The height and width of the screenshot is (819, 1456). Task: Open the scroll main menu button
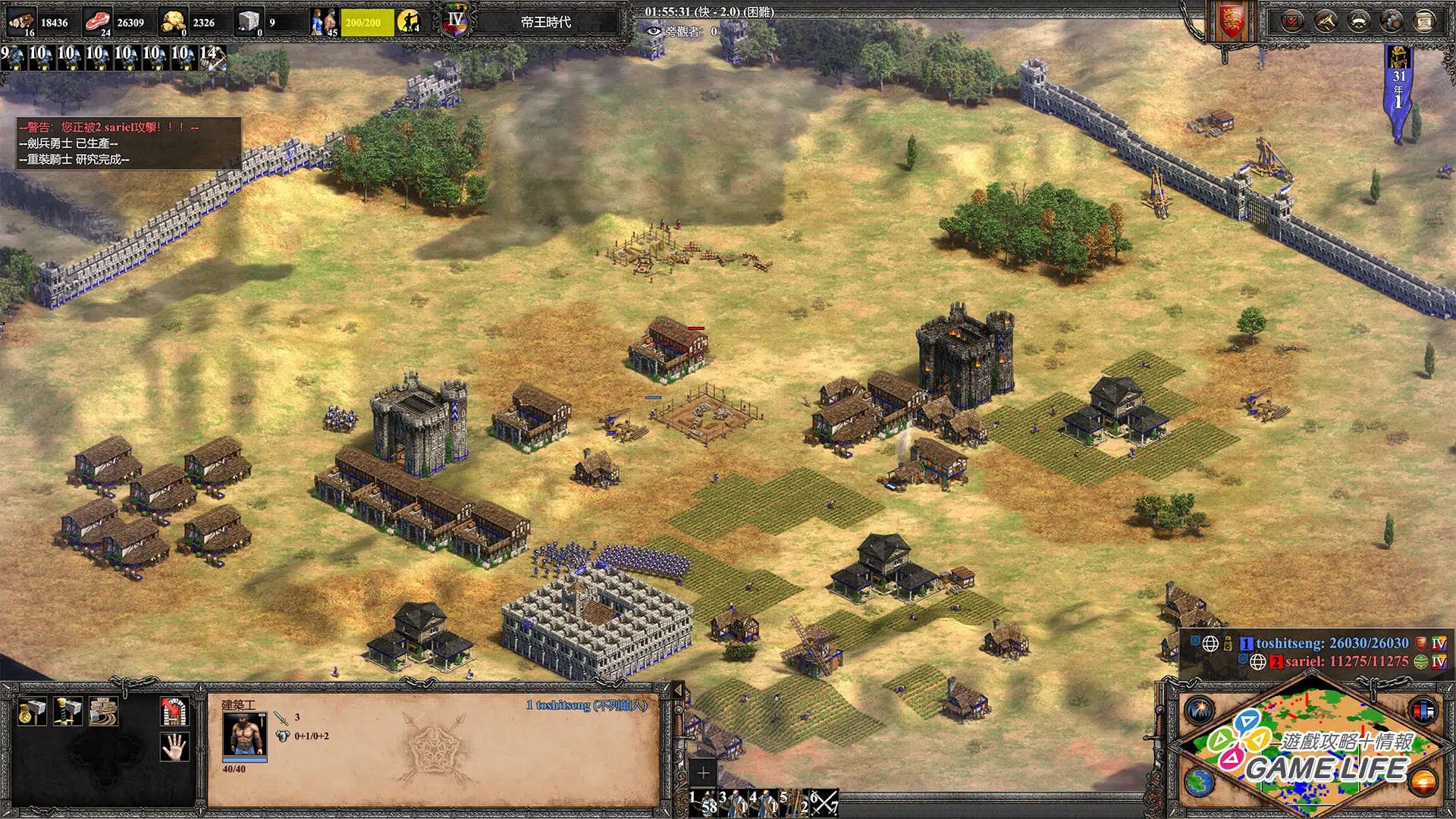click(1425, 22)
